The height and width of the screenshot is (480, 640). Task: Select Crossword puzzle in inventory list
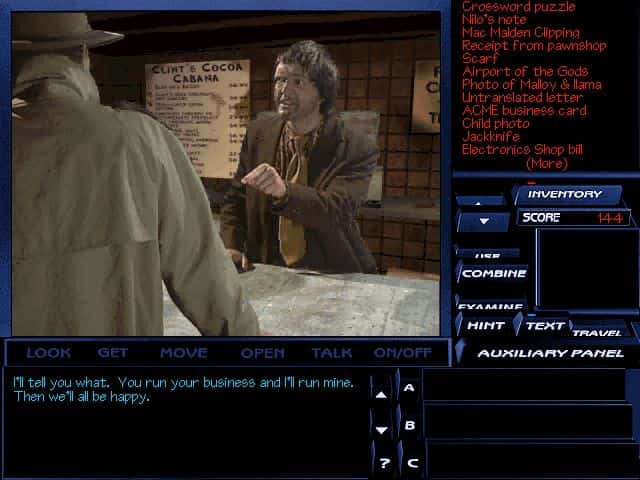[x=518, y=7]
